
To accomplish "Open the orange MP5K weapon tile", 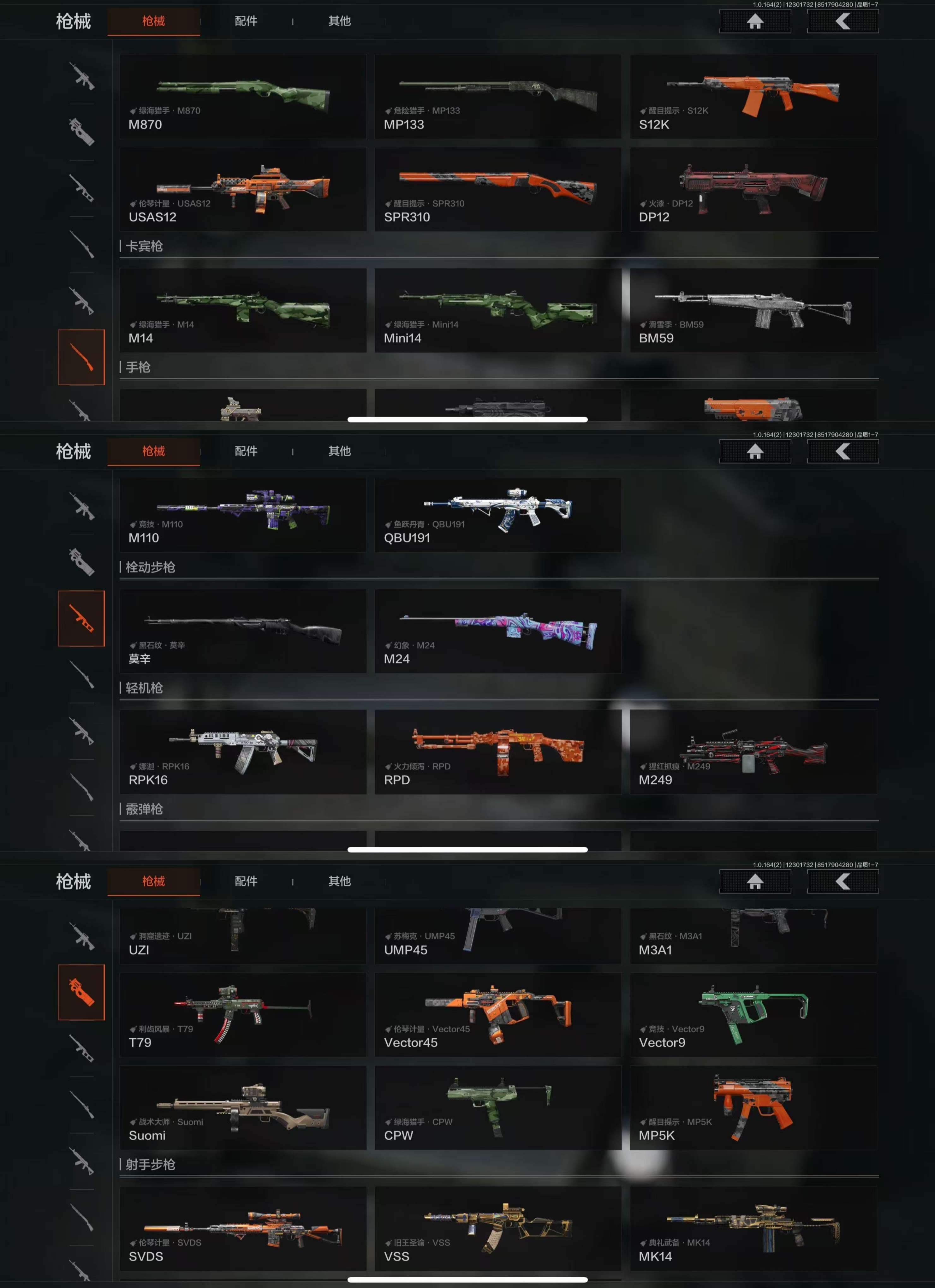I will pos(753,1107).
